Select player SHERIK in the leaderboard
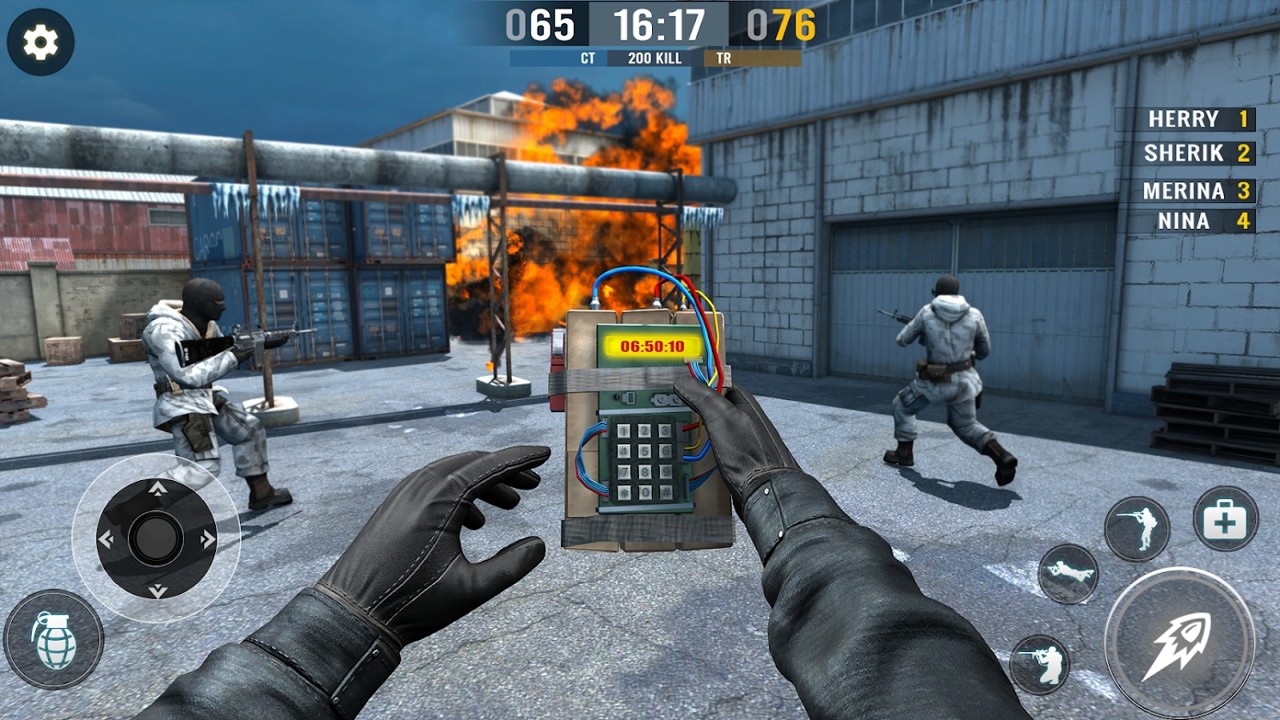Screen dimensions: 1280x720 1186,153
